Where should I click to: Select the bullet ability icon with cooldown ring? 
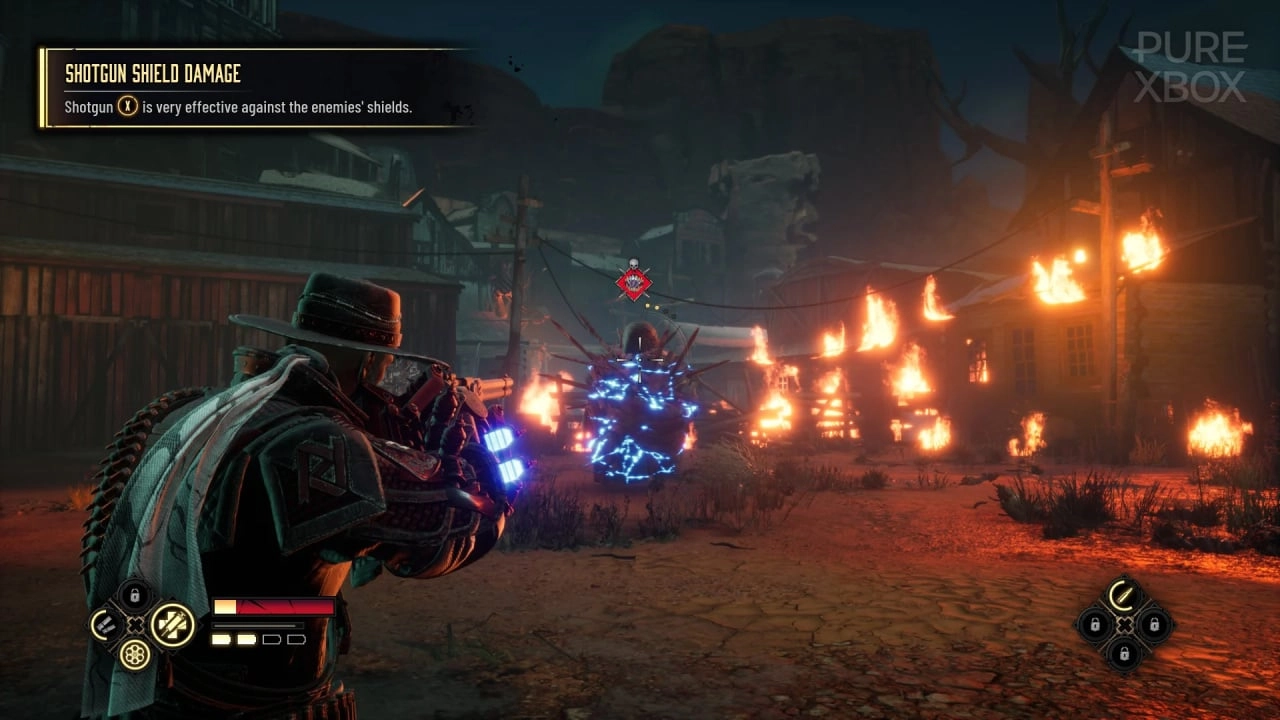[1122, 596]
